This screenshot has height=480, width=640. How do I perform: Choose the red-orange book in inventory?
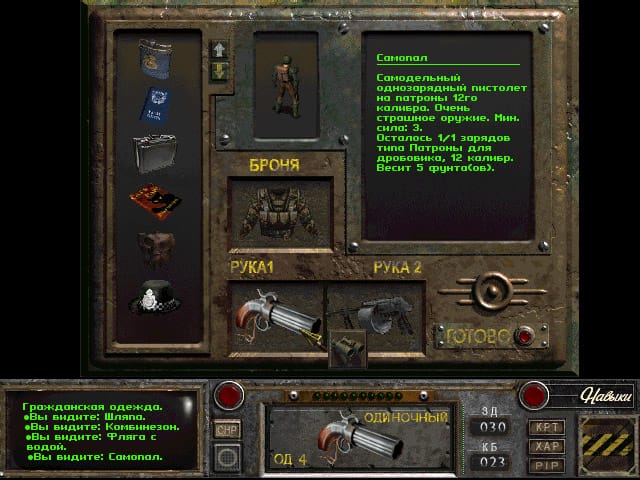(156, 201)
